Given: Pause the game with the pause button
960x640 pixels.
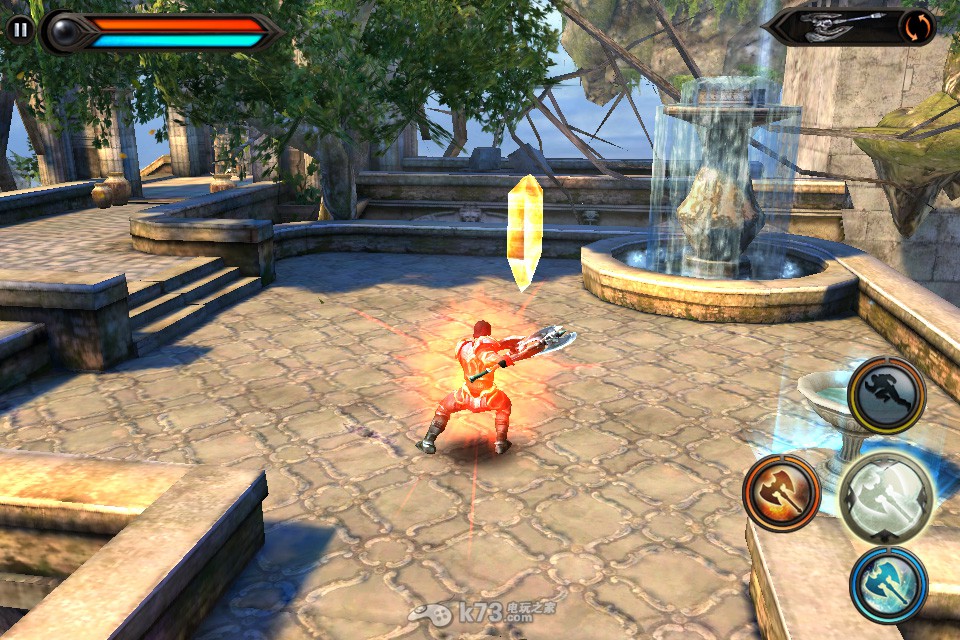Looking at the screenshot, I should (x=20, y=28).
